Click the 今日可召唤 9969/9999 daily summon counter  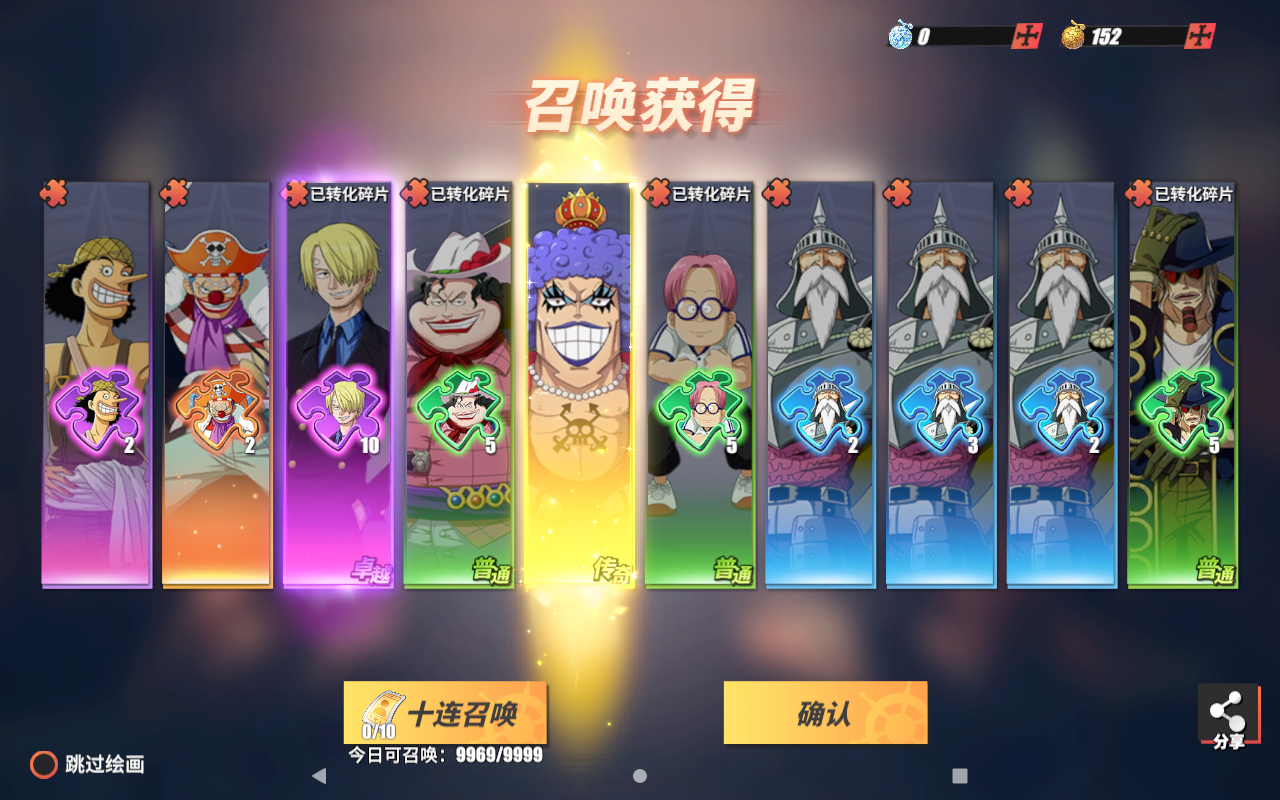(x=445, y=755)
